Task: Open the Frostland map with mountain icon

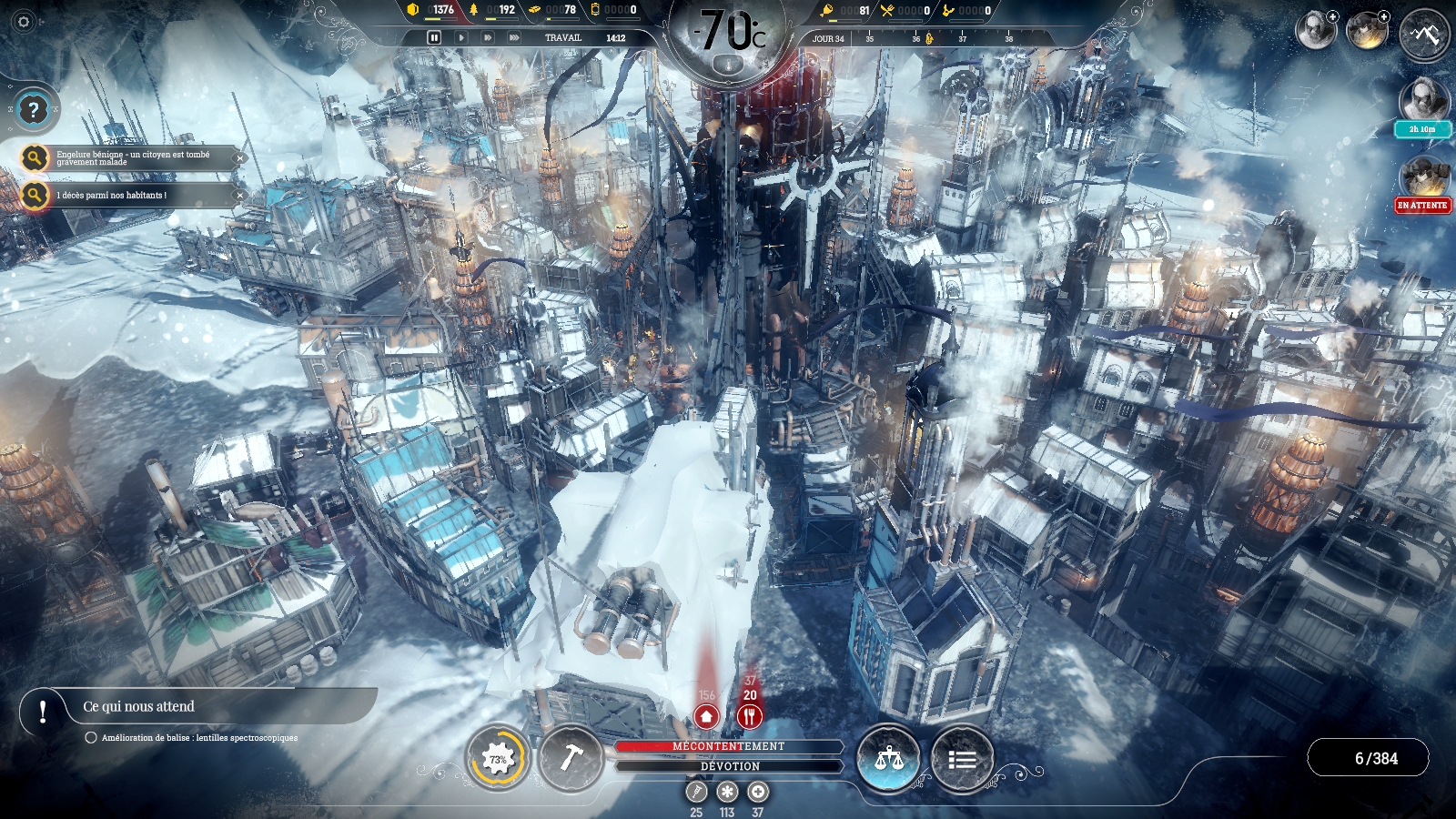Action: pos(1424,35)
